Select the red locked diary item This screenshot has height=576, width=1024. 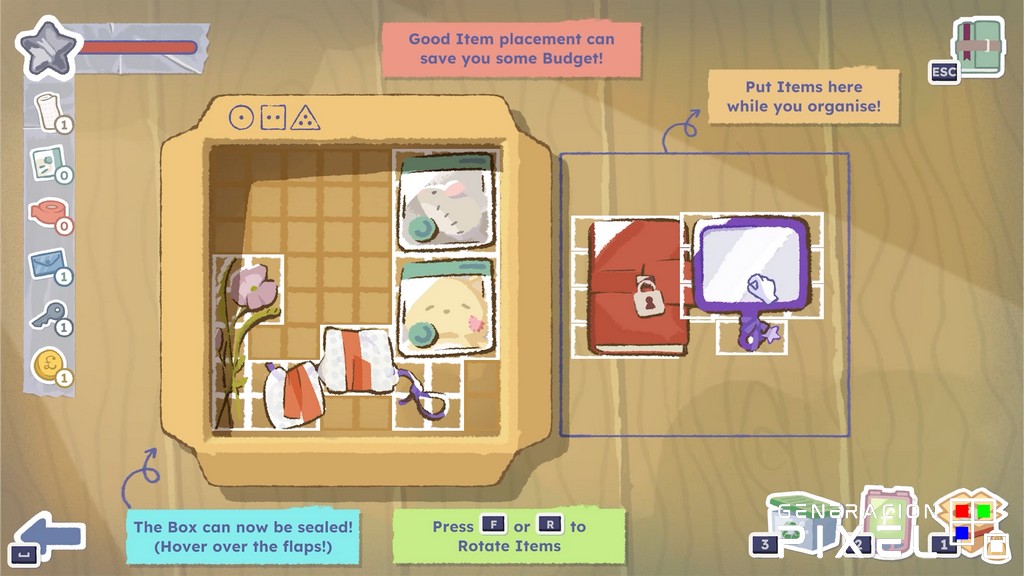point(635,288)
